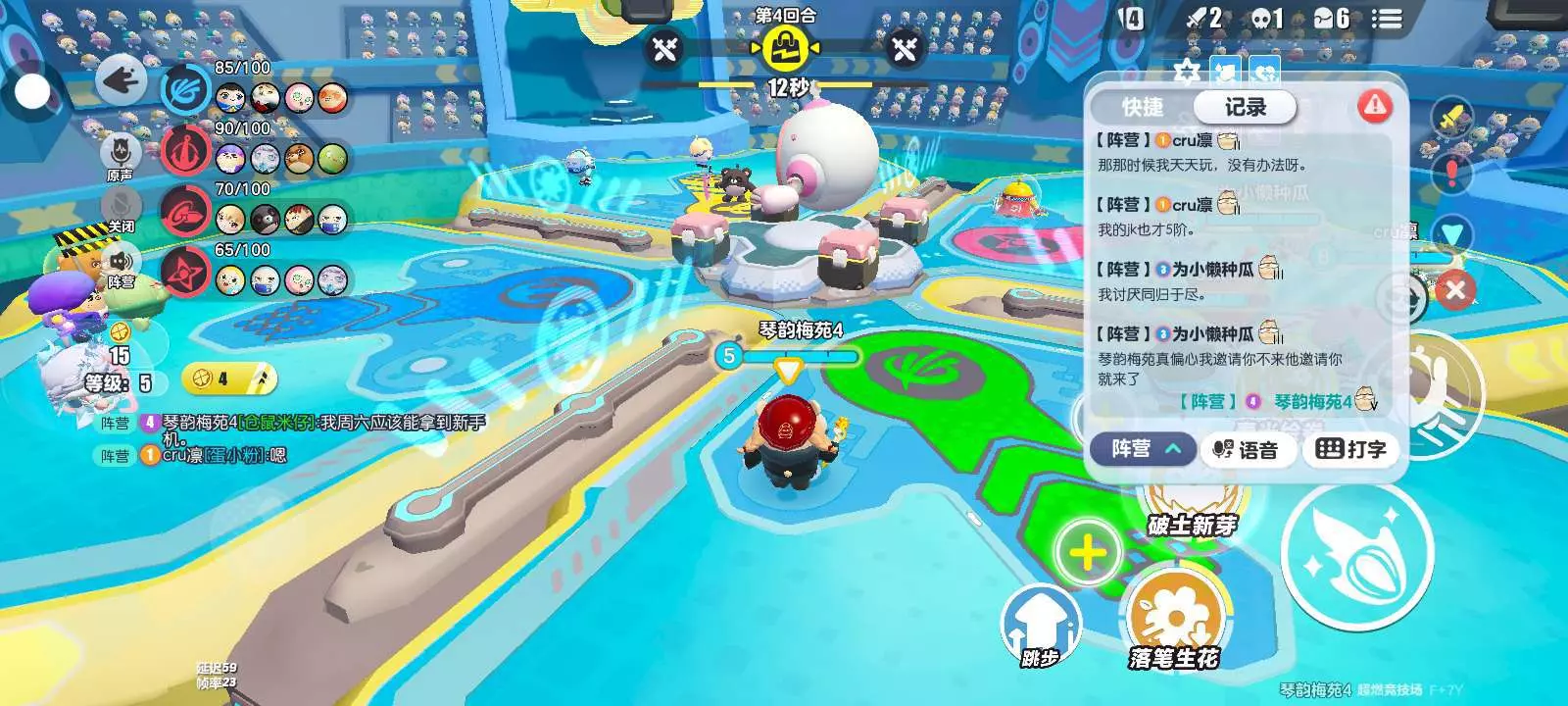The width and height of the screenshot is (1568, 706).
Task: Fire the main seed attack button
Action: tap(1357, 555)
